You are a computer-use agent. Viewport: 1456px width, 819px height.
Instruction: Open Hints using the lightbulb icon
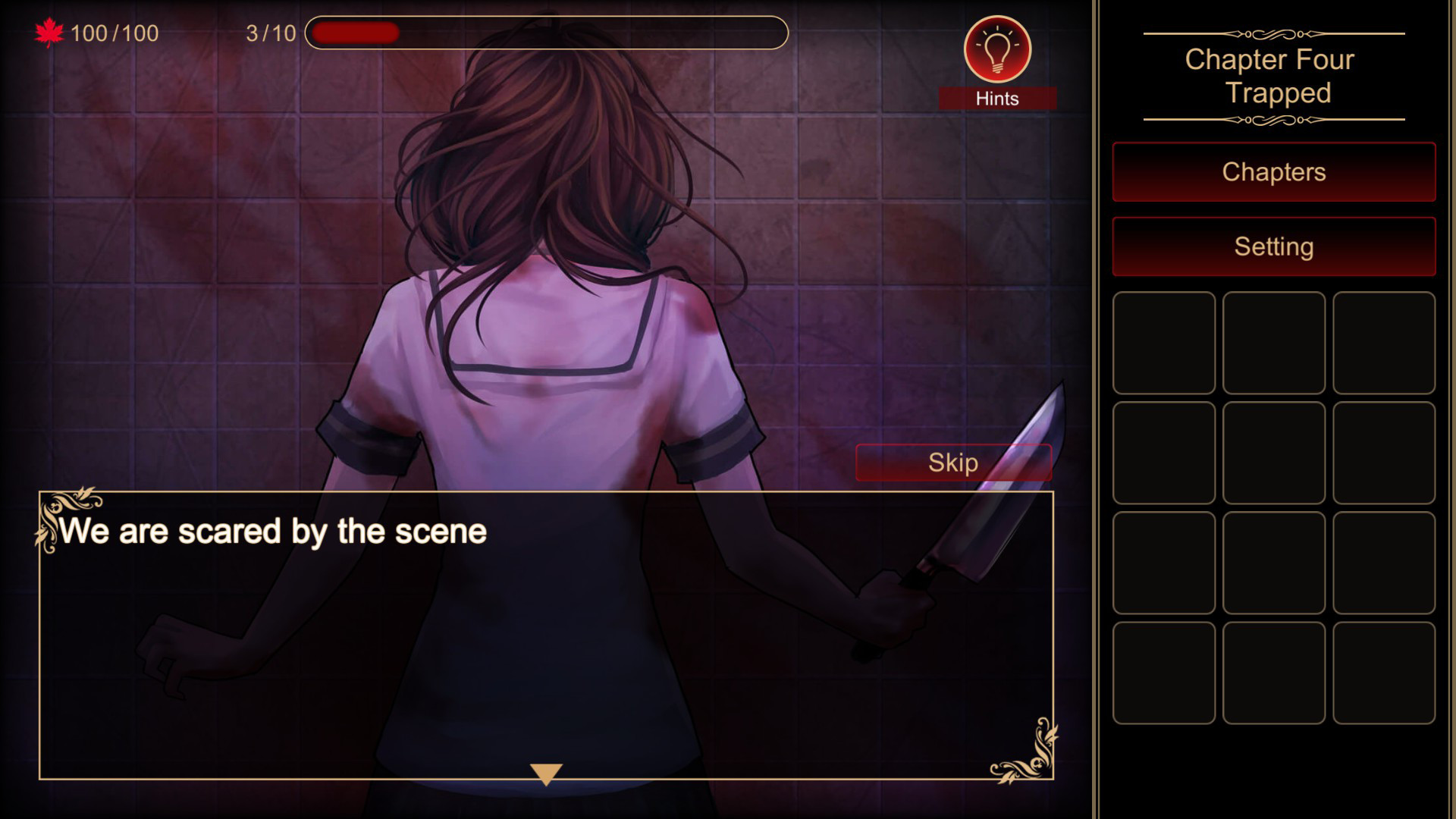(996, 49)
